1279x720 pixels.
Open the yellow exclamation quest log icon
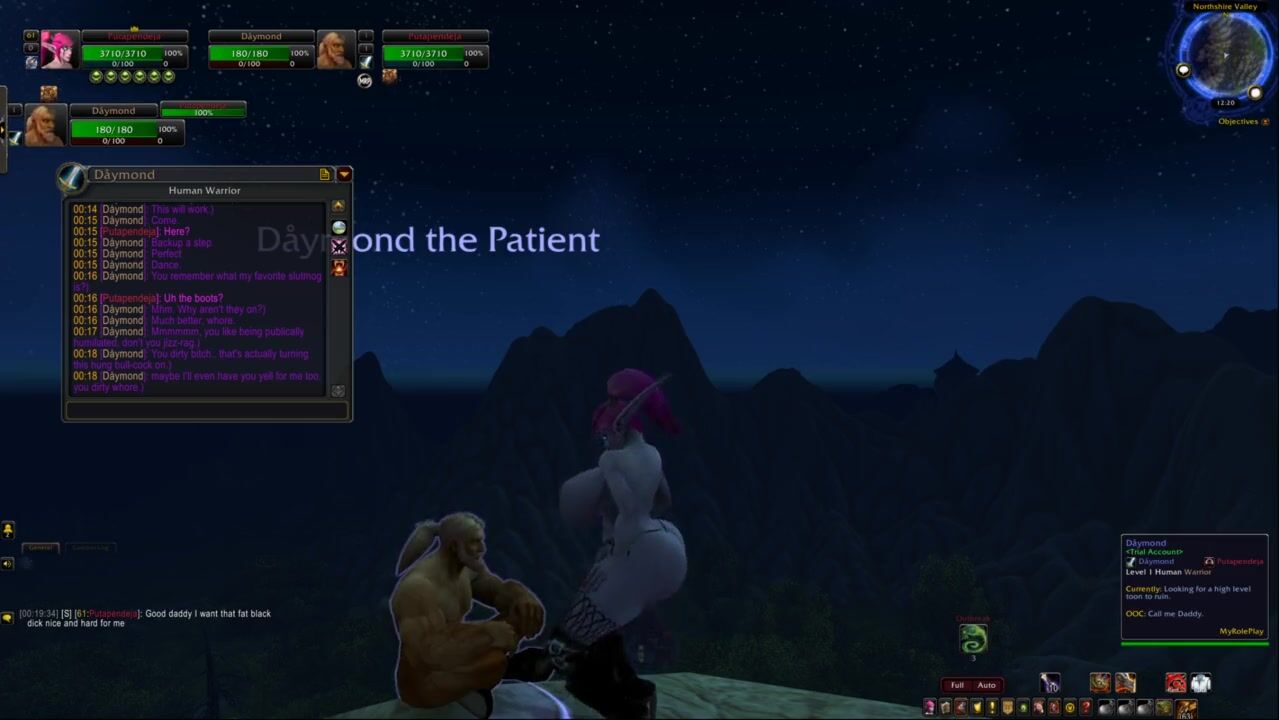993,708
